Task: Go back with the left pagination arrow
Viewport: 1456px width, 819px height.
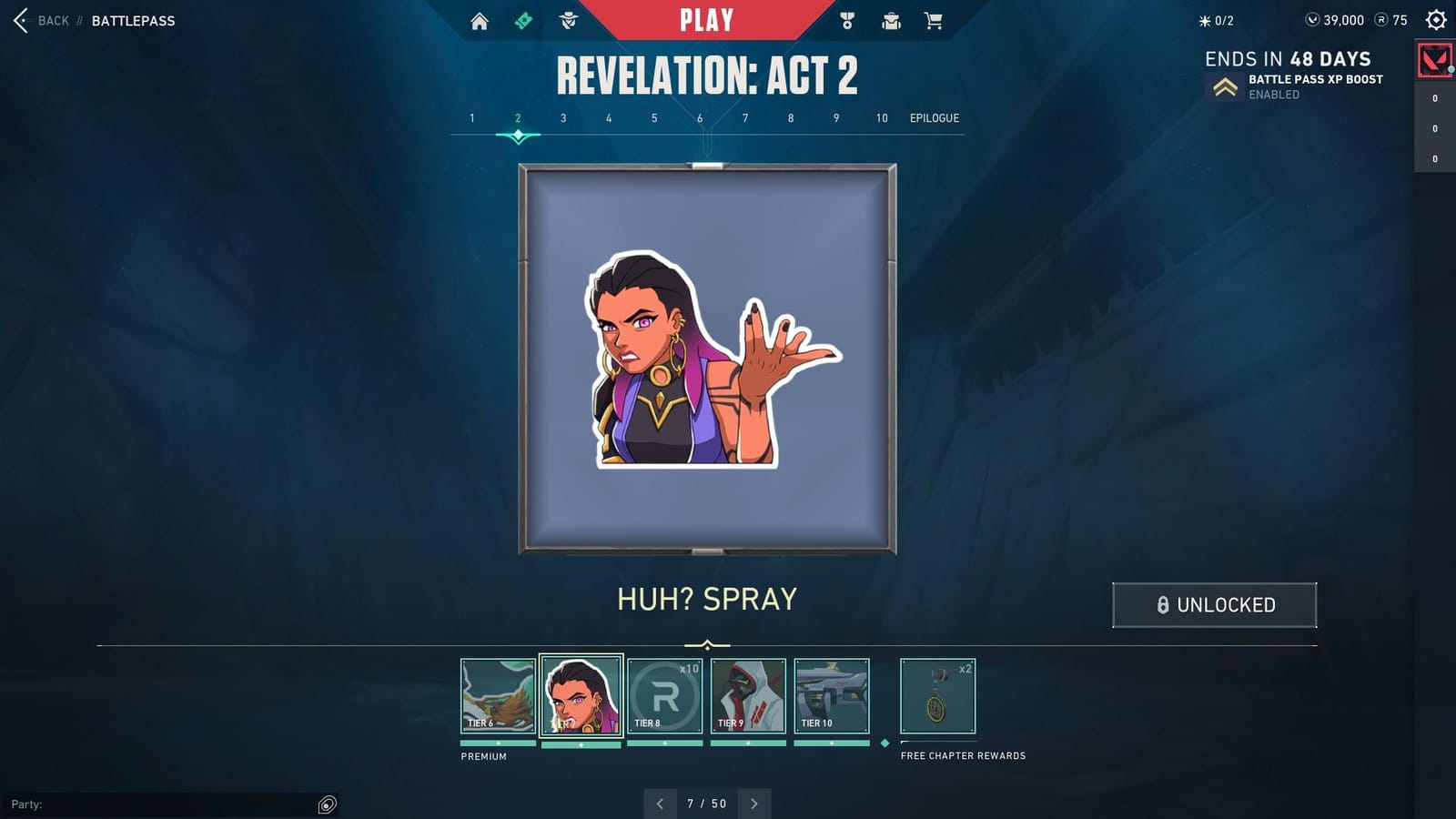Action: click(x=660, y=804)
